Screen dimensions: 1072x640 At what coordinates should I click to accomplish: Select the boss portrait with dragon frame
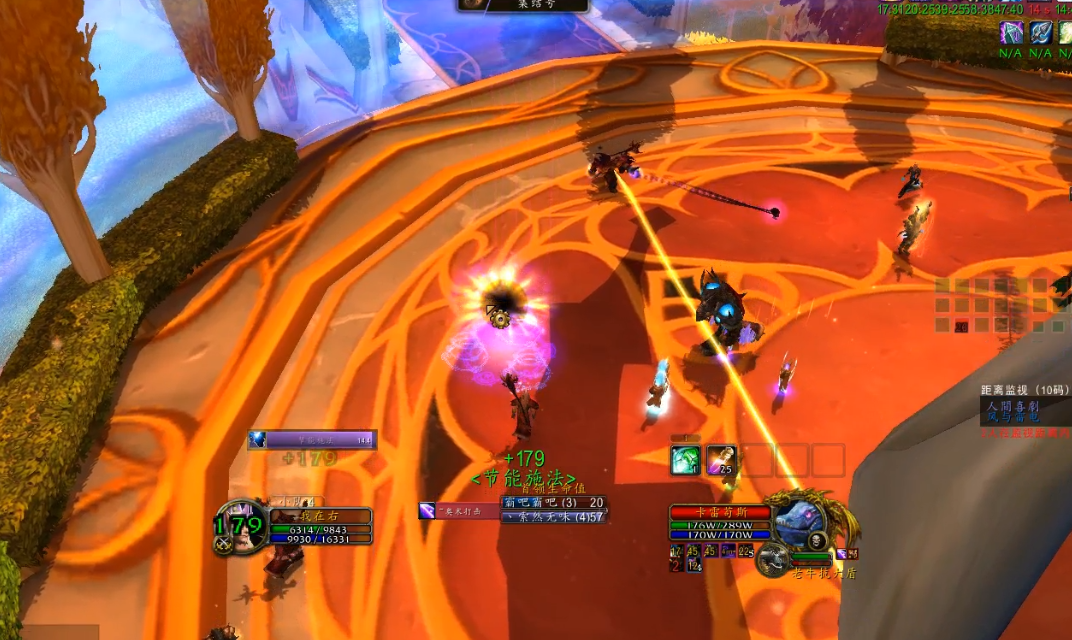tap(798, 520)
